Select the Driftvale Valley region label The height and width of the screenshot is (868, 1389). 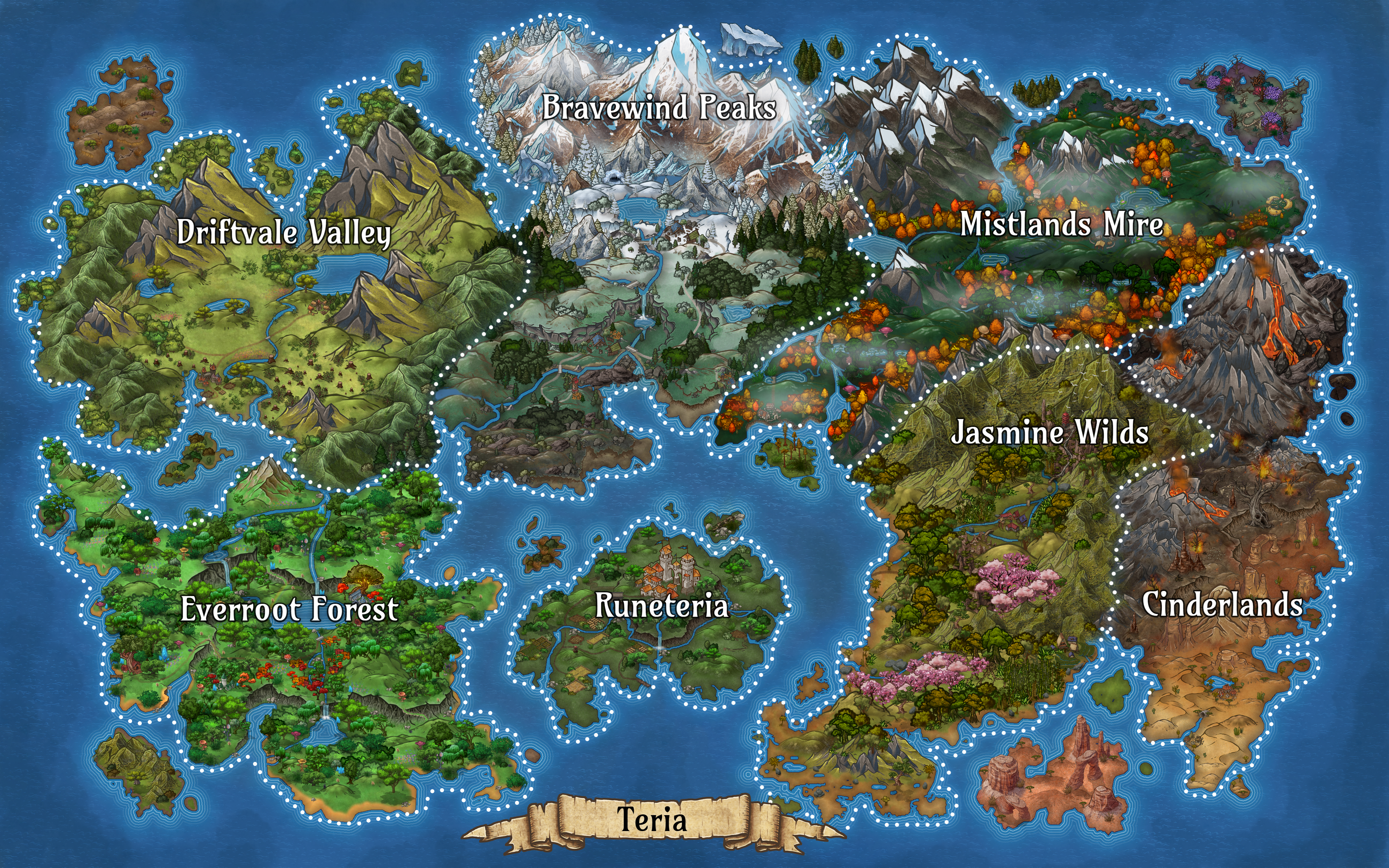click(283, 233)
